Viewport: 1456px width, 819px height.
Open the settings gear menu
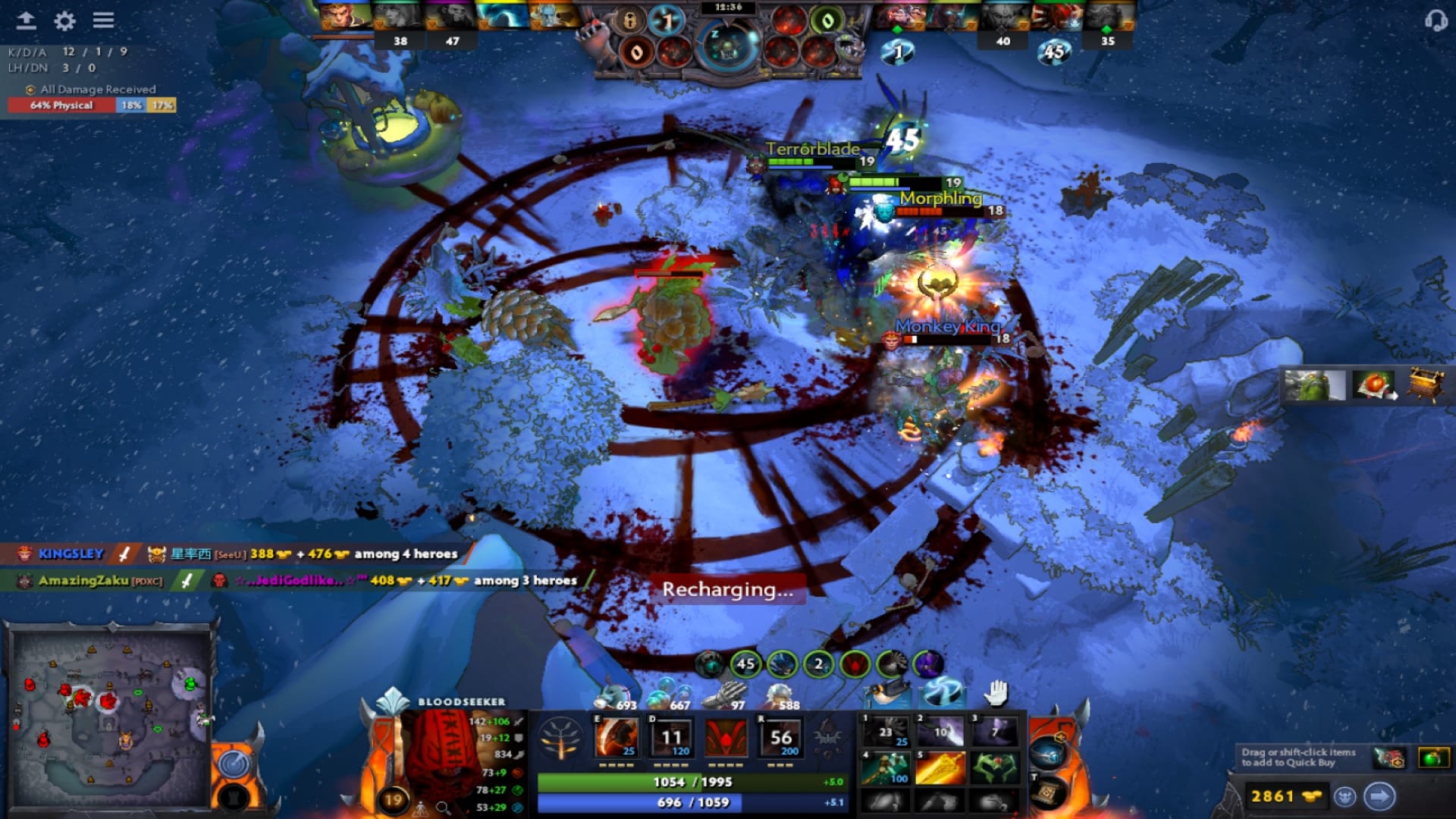(64, 20)
